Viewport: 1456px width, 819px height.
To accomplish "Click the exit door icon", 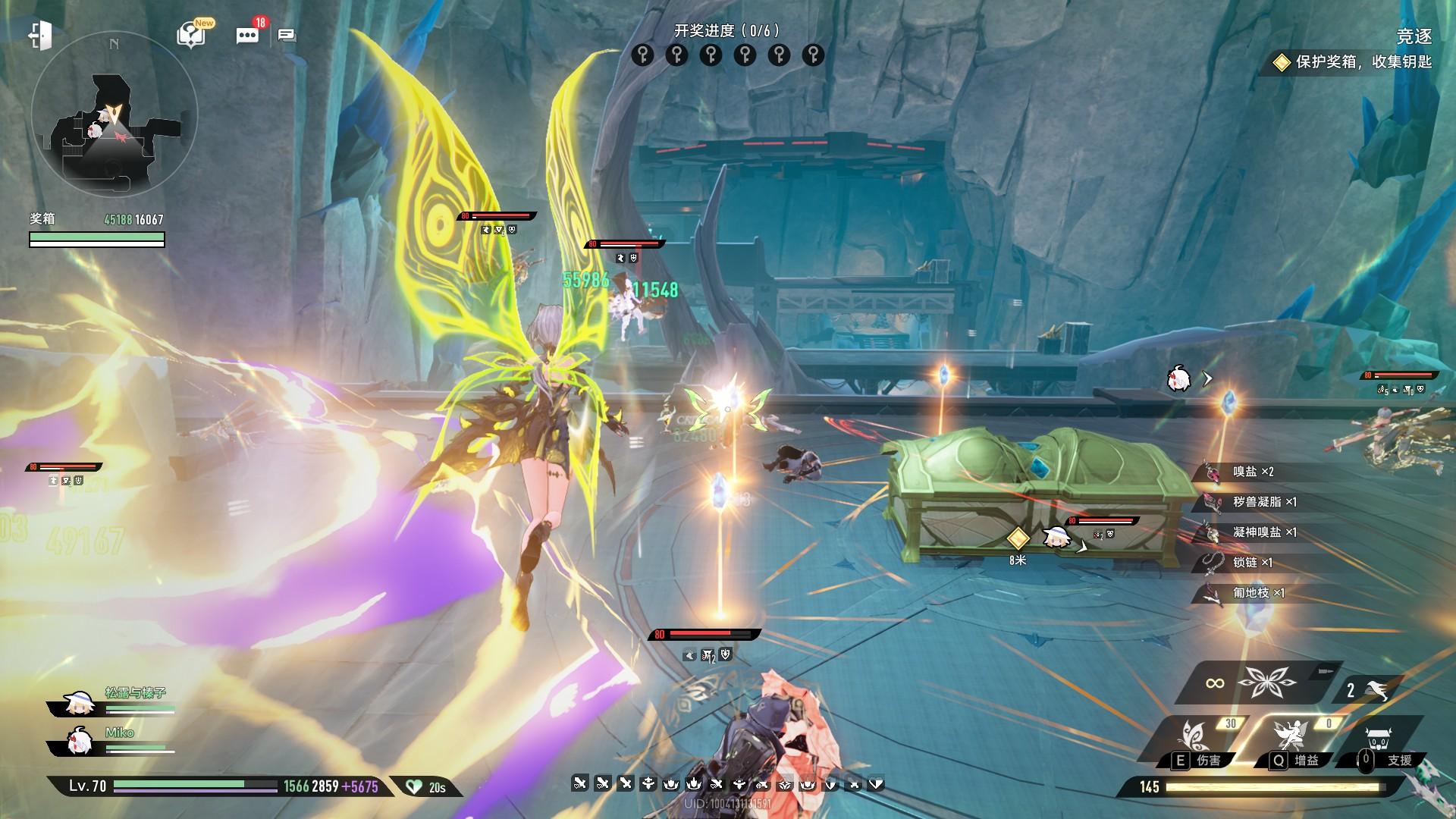I will [39, 36].
